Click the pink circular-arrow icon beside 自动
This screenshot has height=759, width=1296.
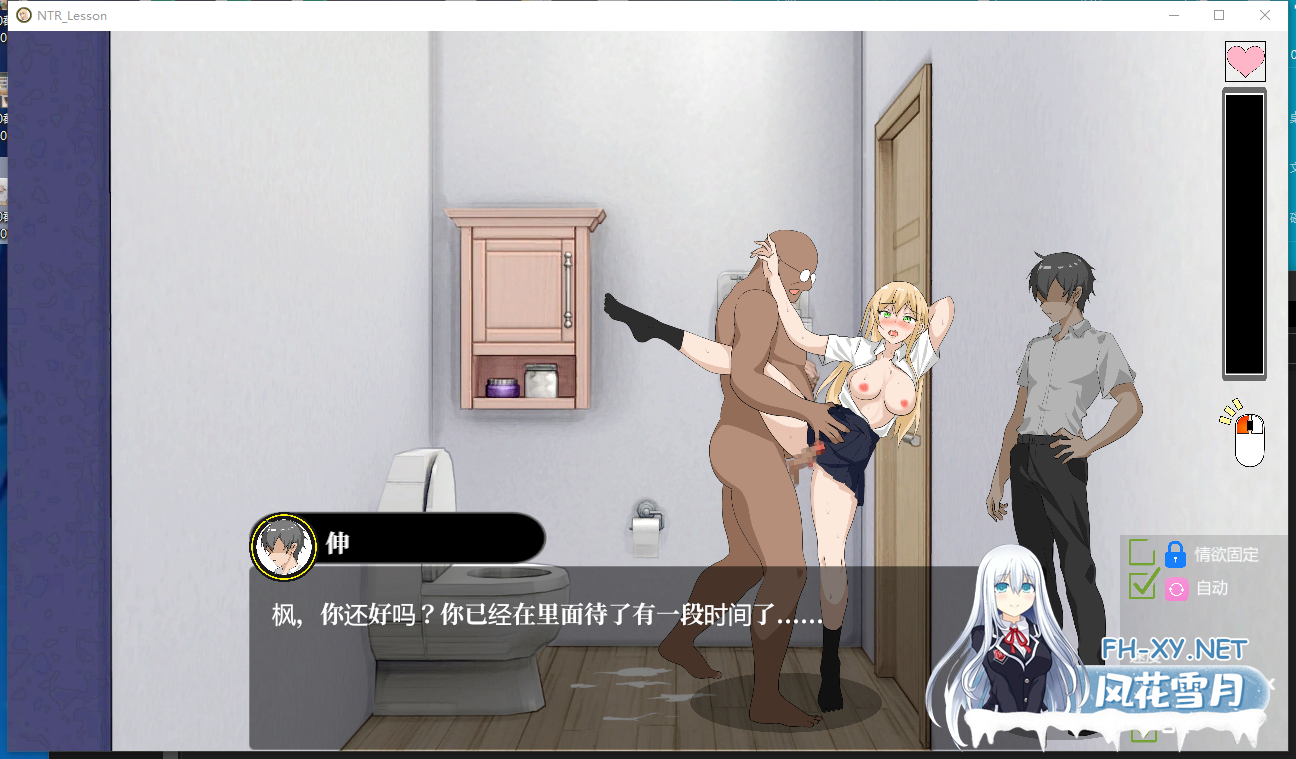tap(1175, 589)
